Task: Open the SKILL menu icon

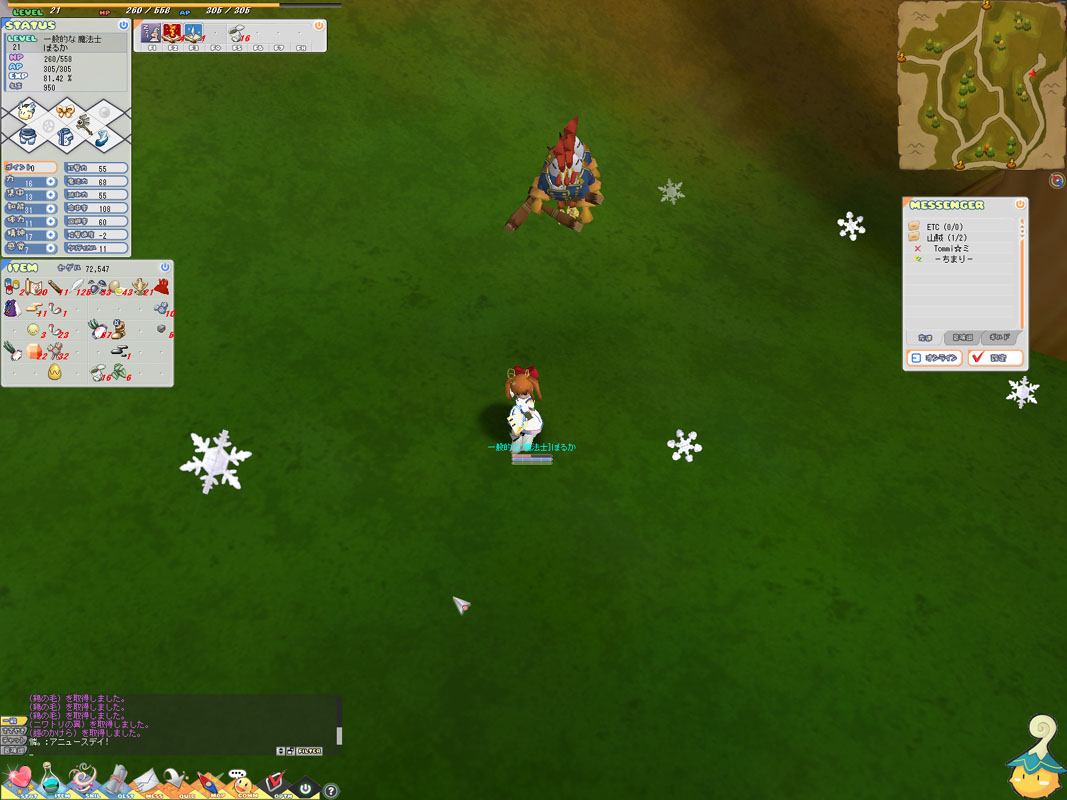Action: point(82,780)
